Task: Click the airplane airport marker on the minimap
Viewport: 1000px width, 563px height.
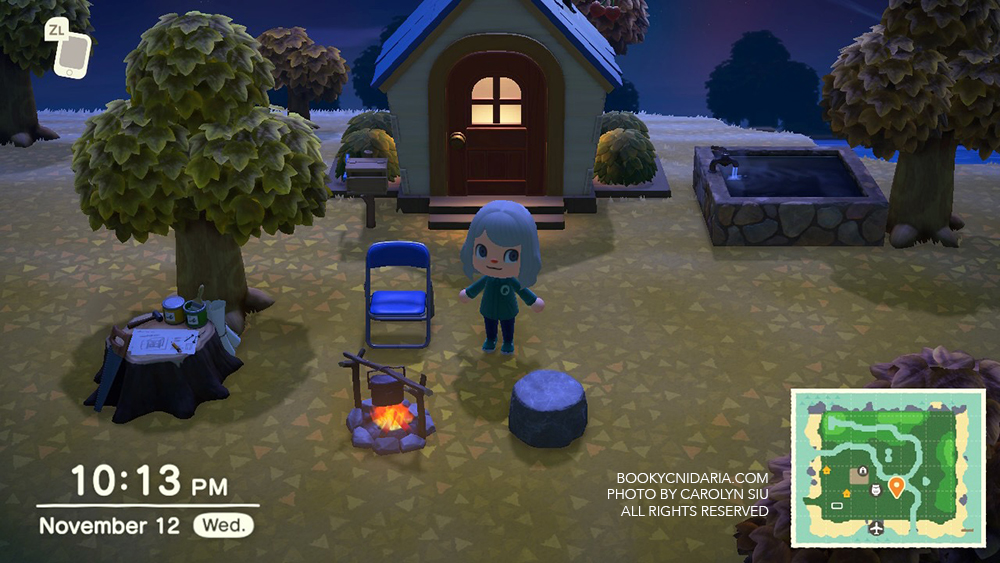Action: [x=876, y=528]
